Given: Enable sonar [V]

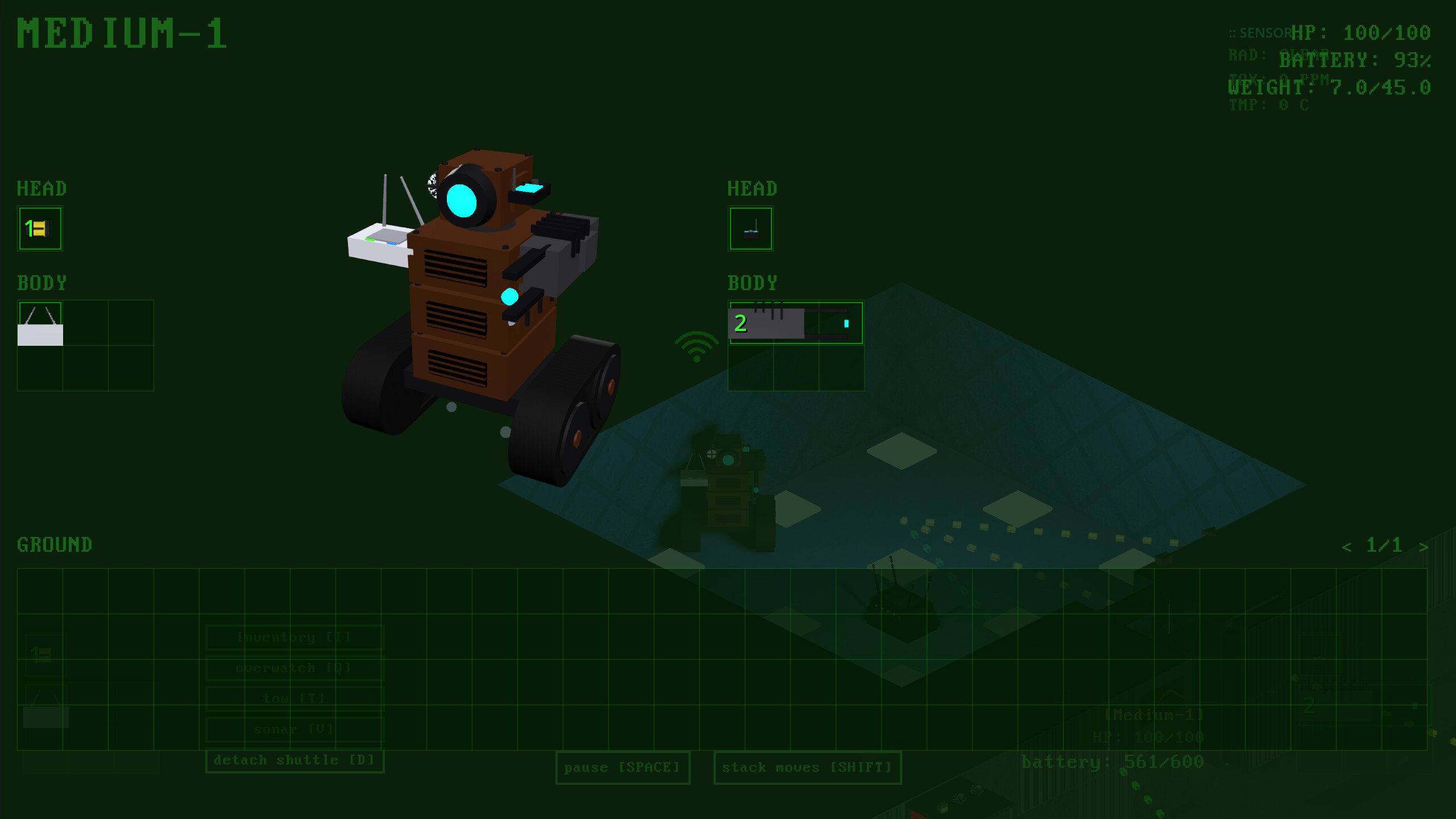Looking at the screenshot, I should [x=294, y=729].
